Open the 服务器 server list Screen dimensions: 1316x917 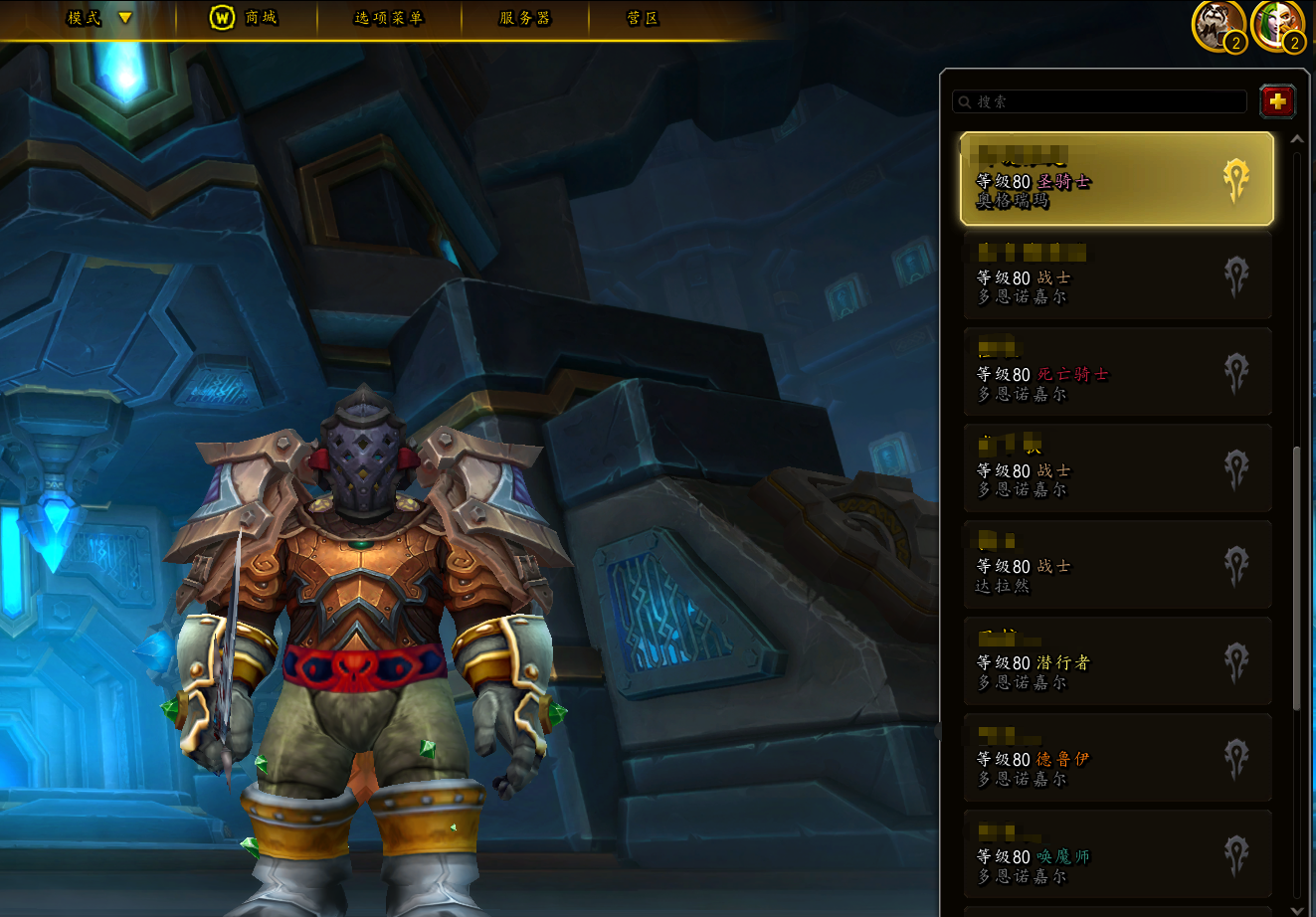[524, 18]
